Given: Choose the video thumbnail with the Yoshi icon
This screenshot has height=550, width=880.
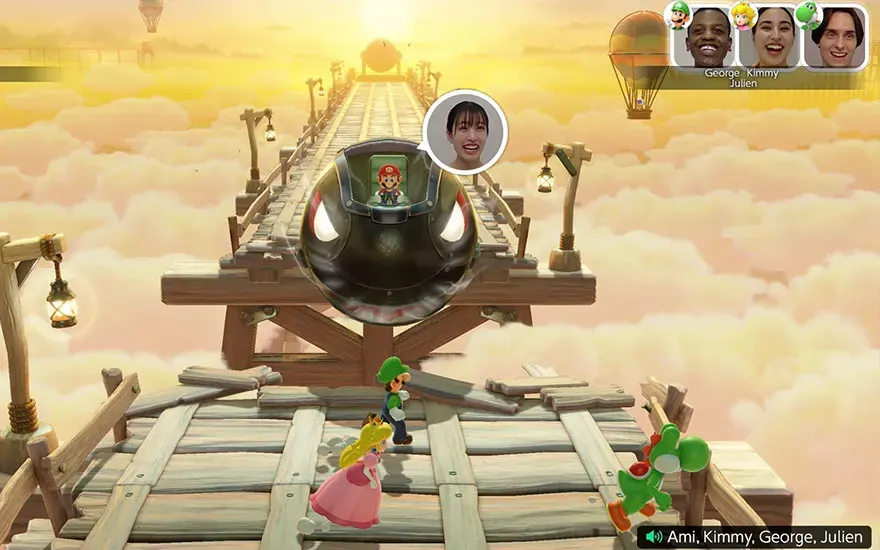Looking at the screenshot, I should coord(835,38).
